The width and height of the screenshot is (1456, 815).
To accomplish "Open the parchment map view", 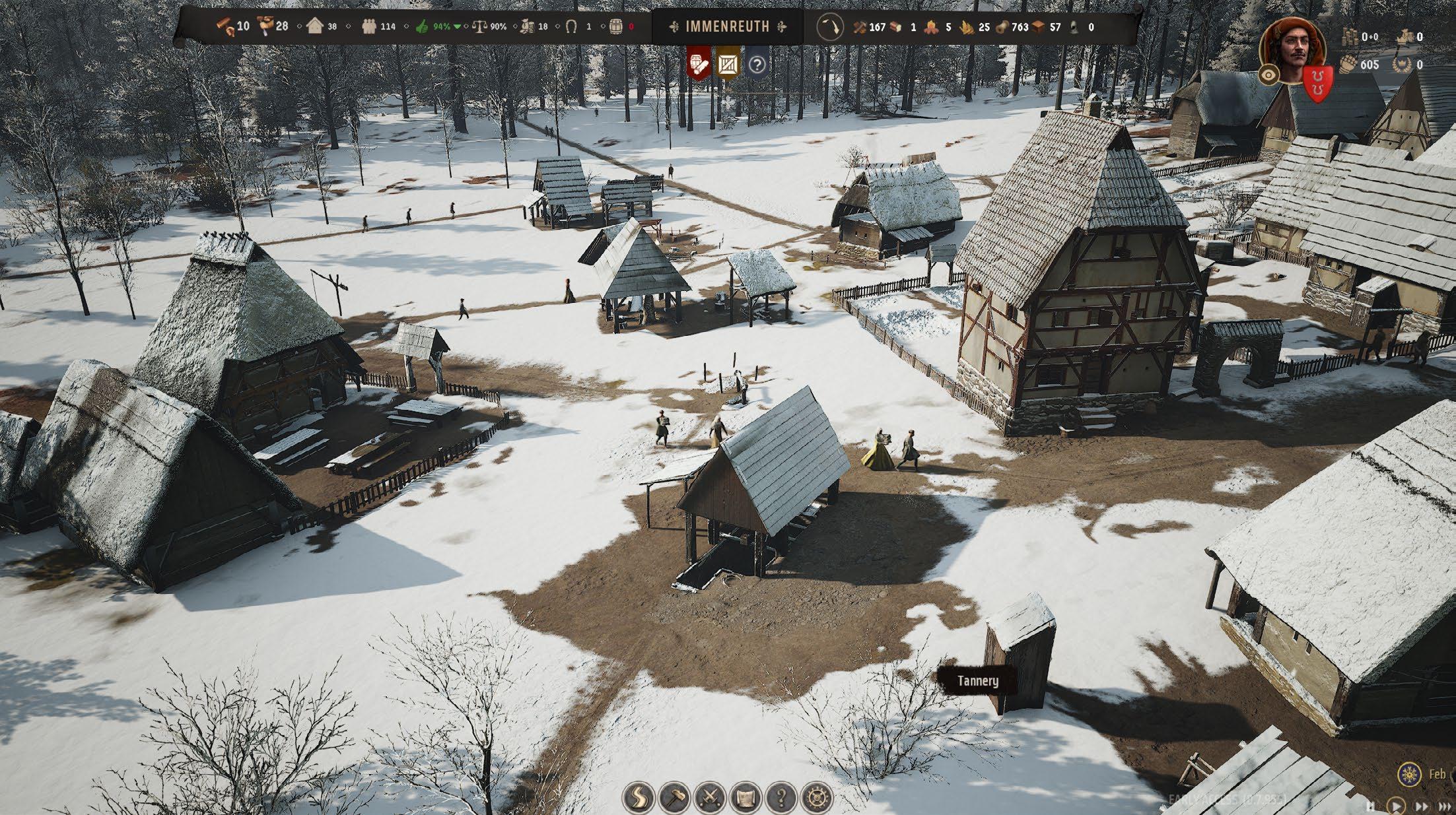I will (x=745, y=797).
